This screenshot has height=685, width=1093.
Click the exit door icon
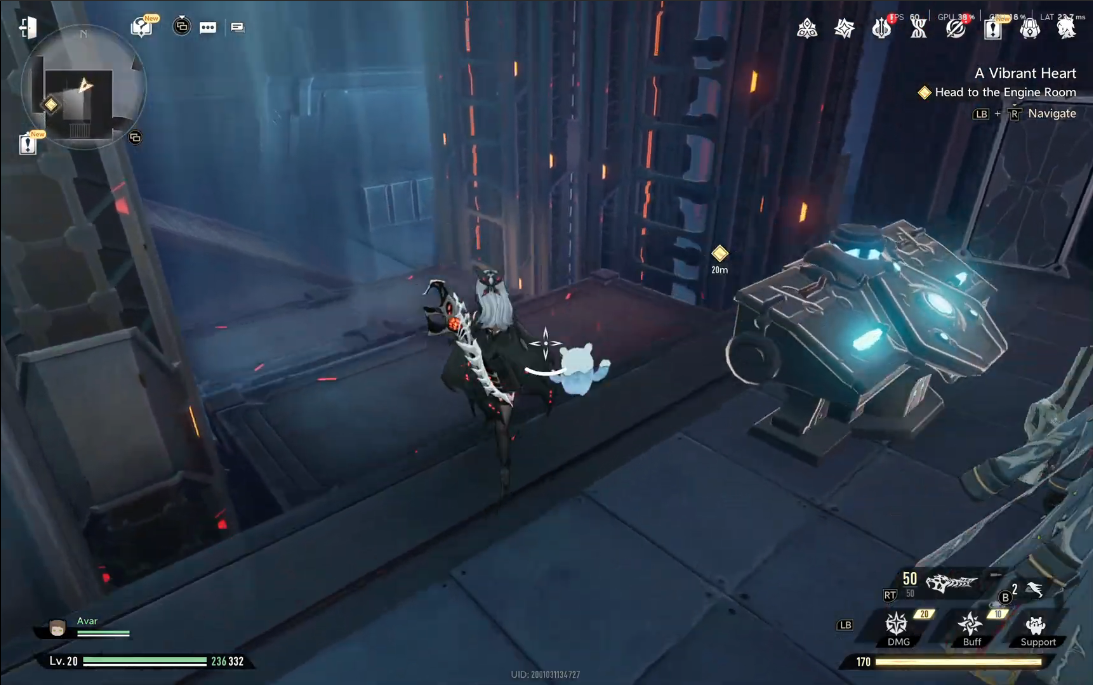pyautogui.click(x=28, y=28)
